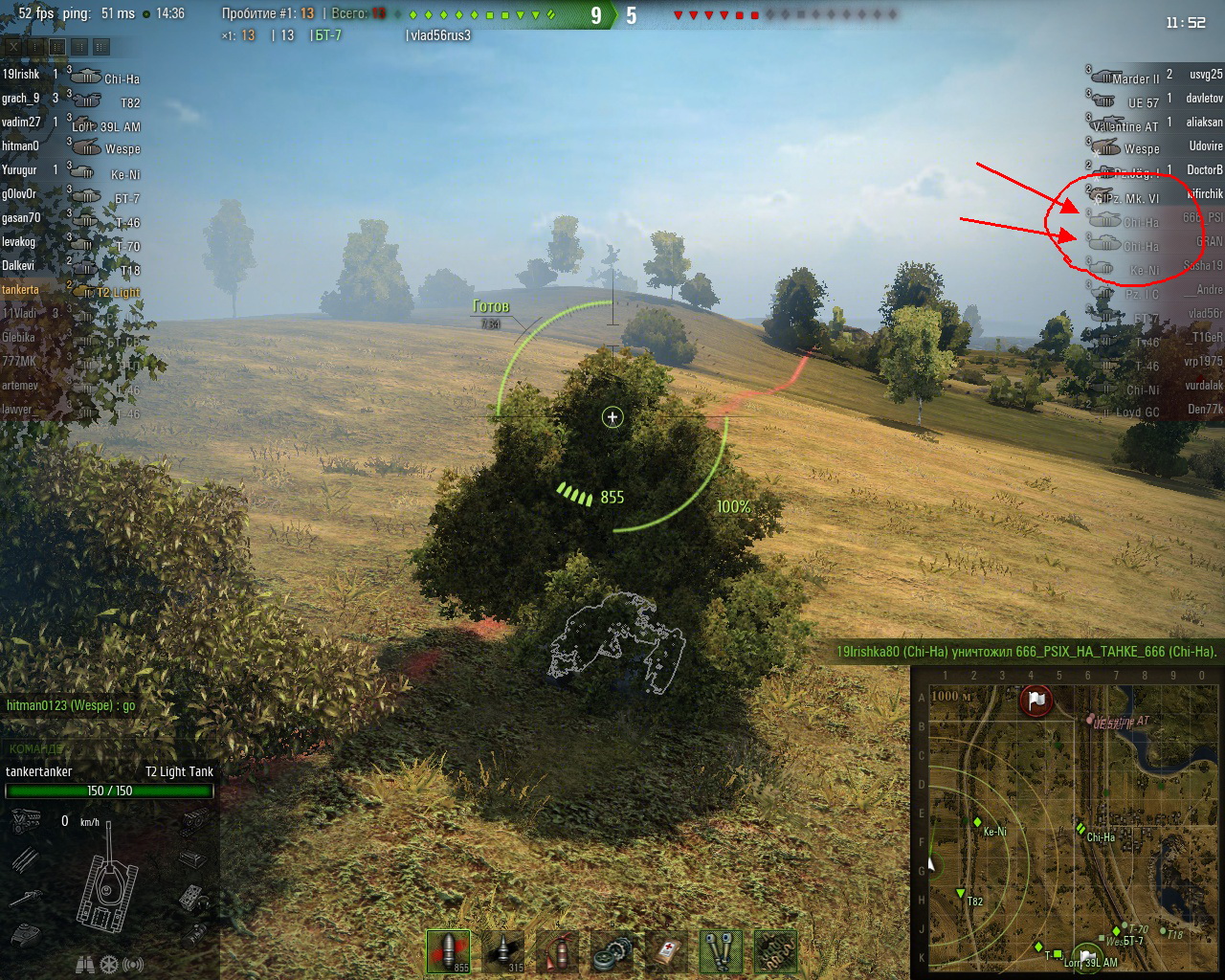The image size is (1225, 980).
Task: Click the engine icon on the damage panel
Action: coord(25,823)
